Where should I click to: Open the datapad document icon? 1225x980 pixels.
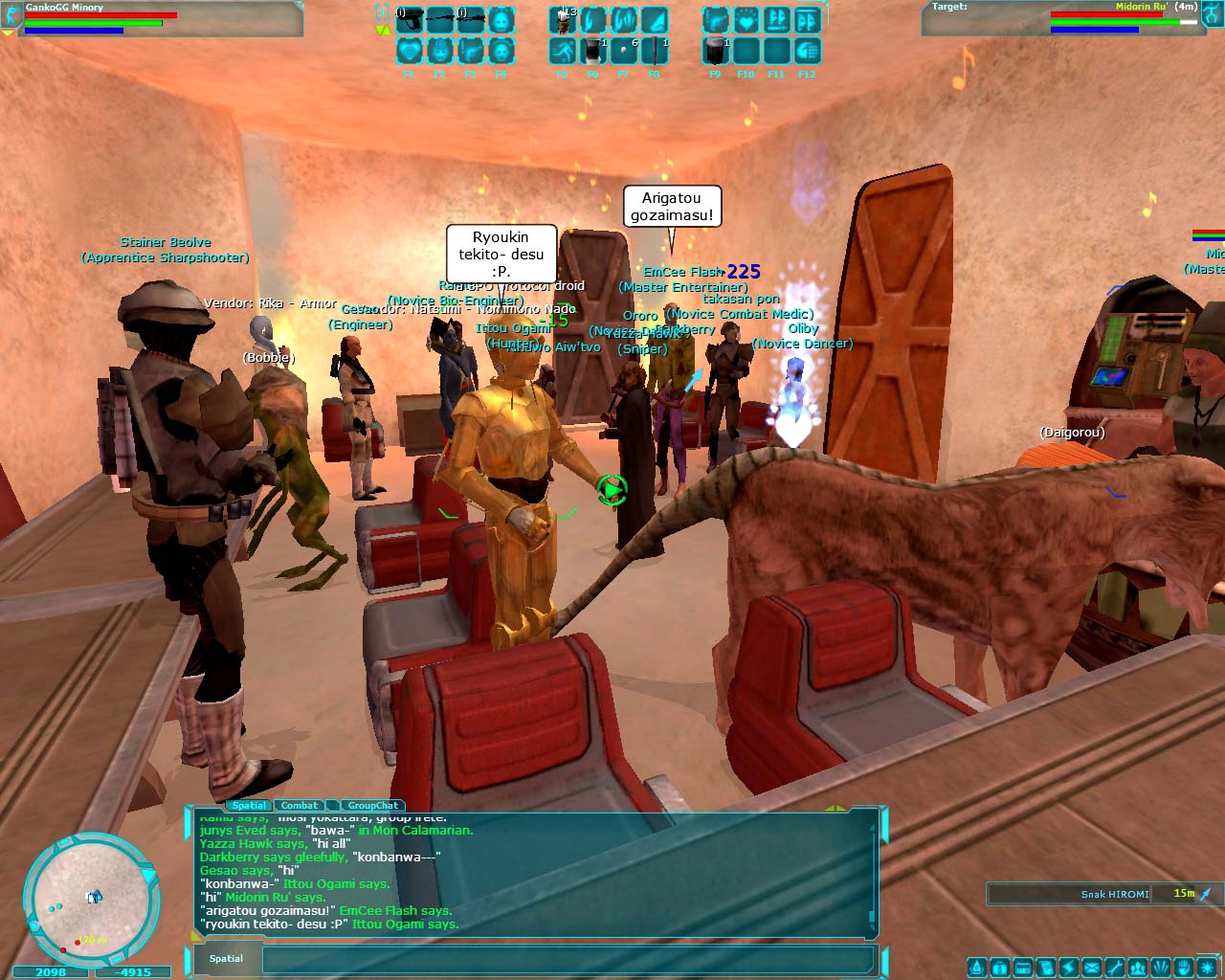tap(1045, 967)
